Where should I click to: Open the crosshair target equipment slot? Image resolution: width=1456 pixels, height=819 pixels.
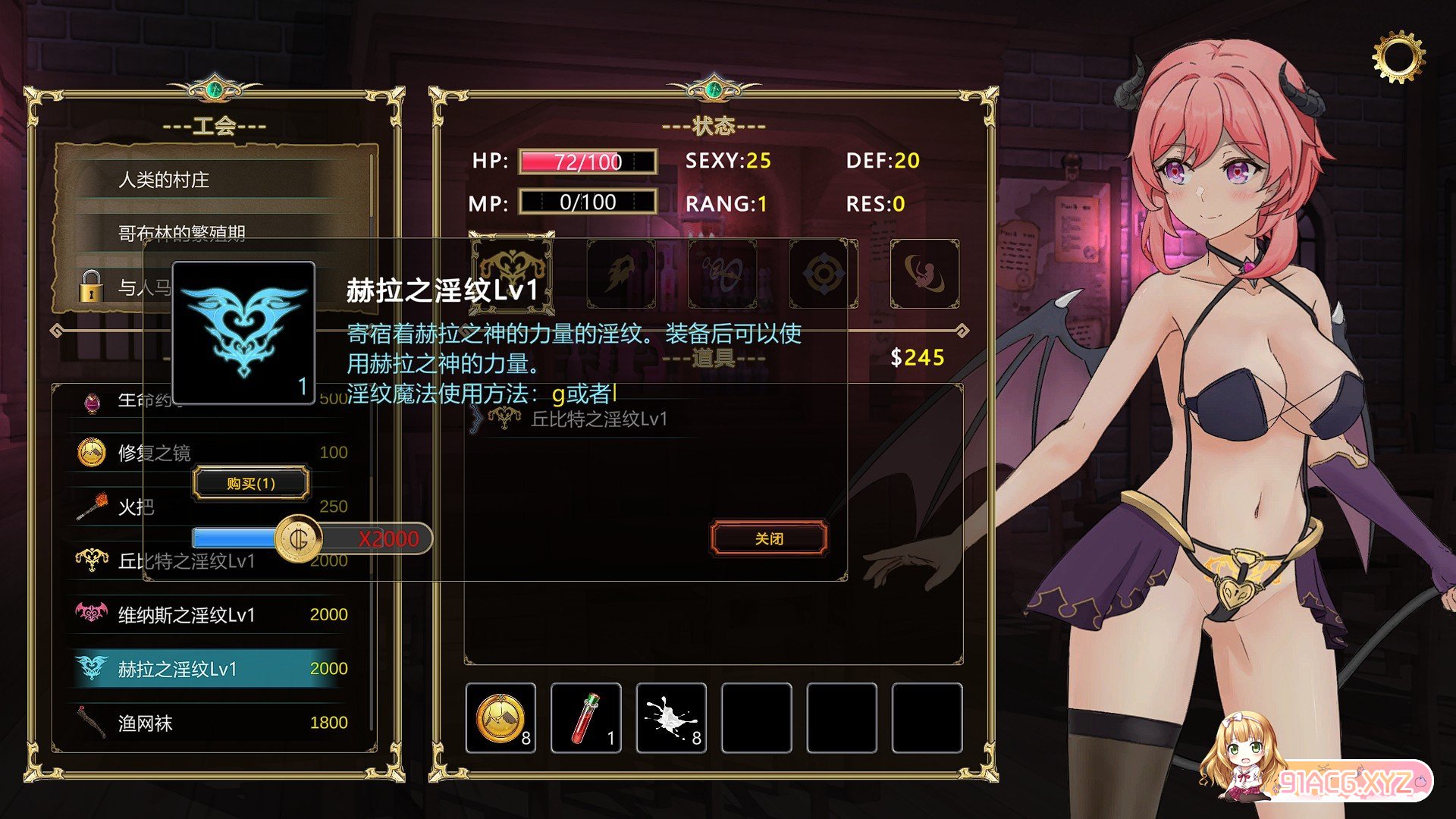(x=823, y=274)
